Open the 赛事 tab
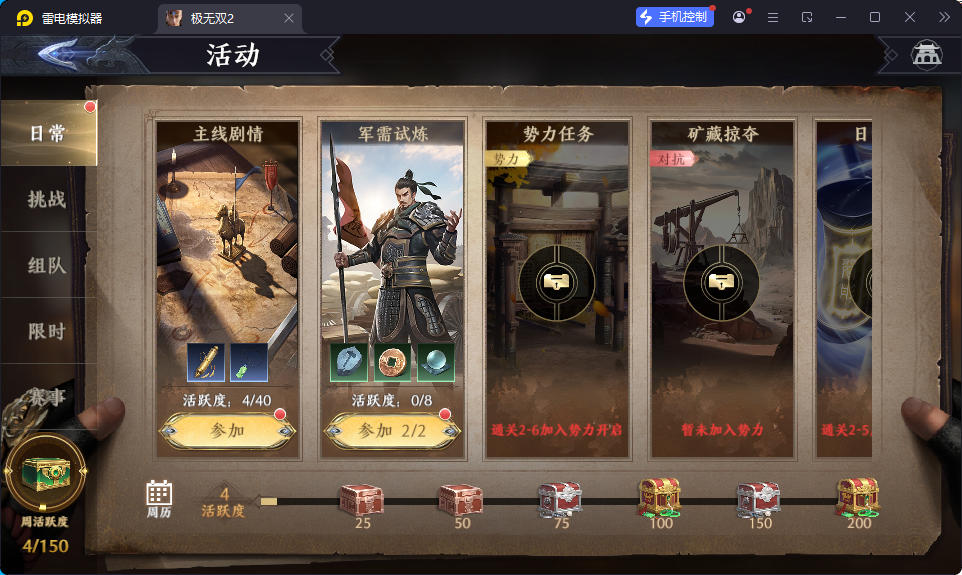This screenshot has width=962, height=575. pos(47,397)
